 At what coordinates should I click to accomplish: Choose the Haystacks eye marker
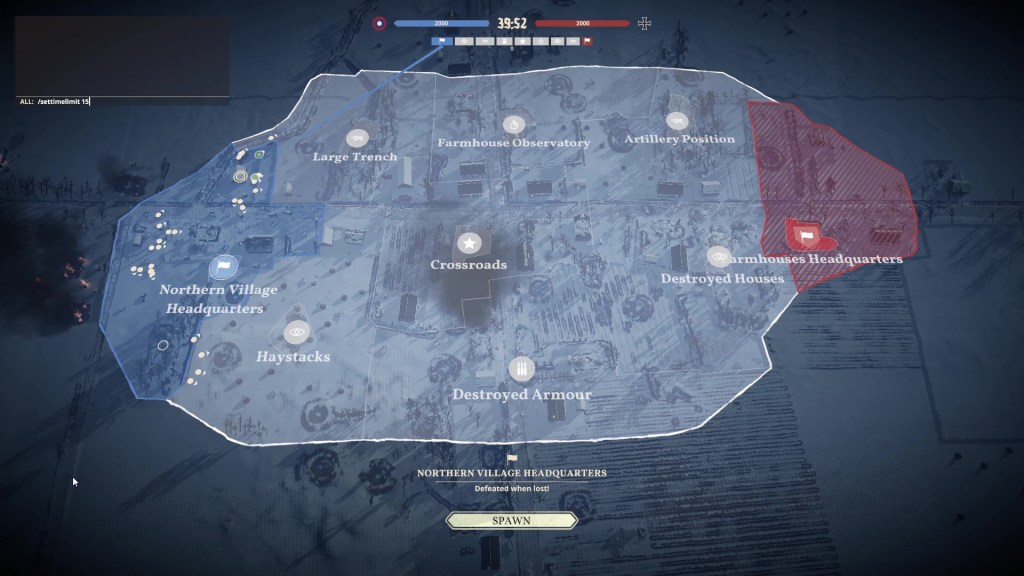296,332
